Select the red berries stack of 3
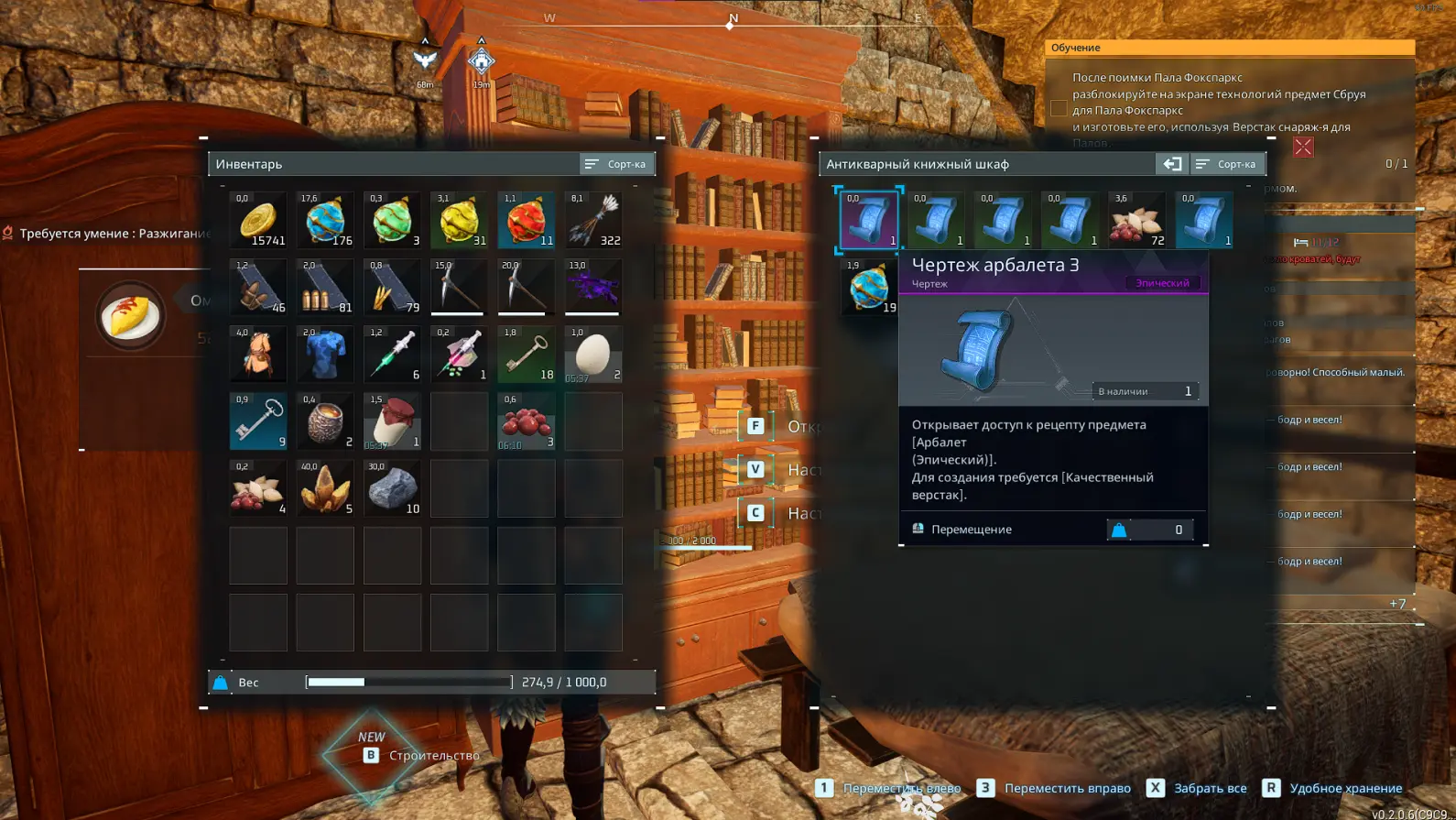Screen dimensions: 1456x820 tap(526, 421)
